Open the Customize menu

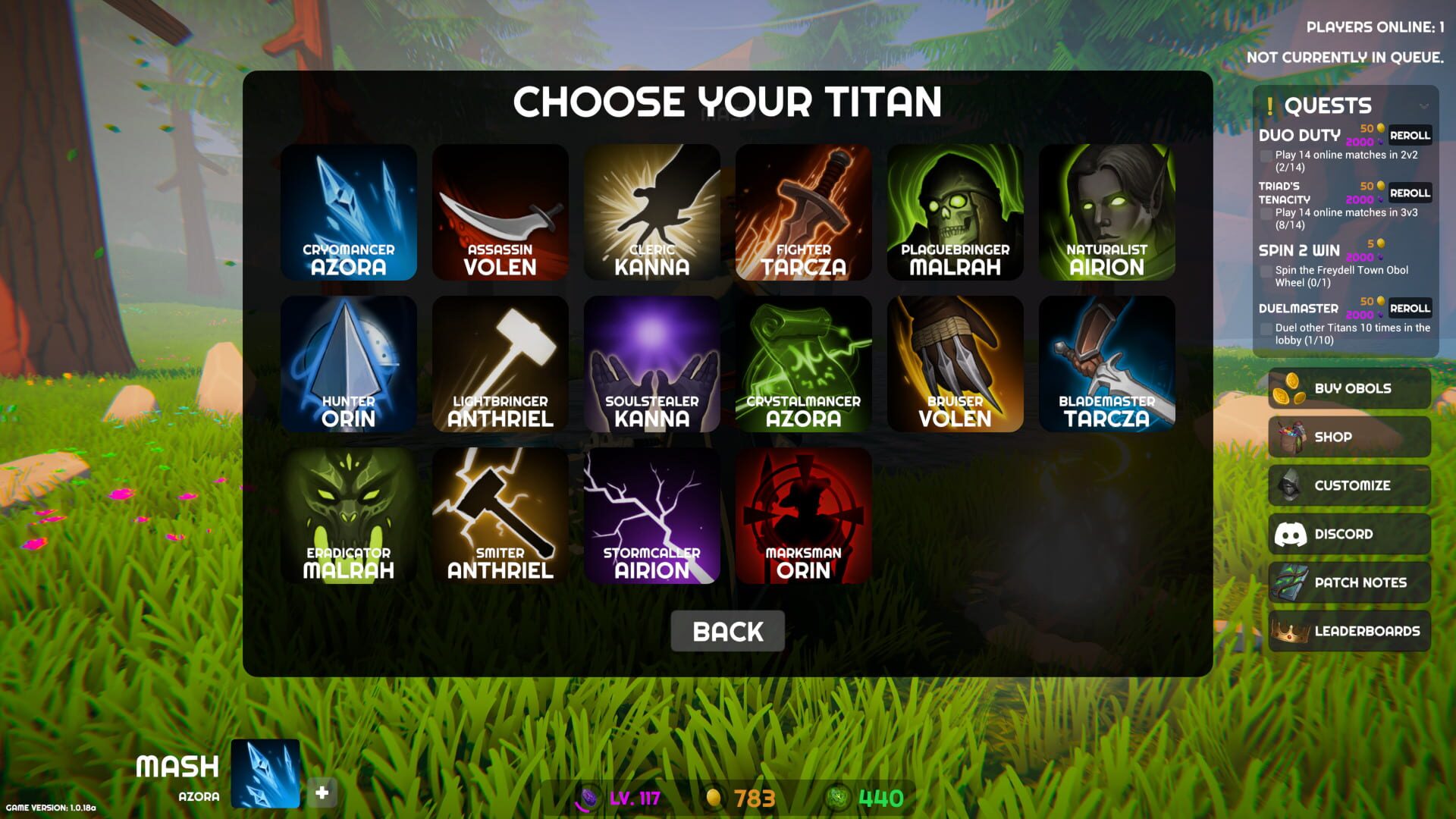coord(1349,485)
